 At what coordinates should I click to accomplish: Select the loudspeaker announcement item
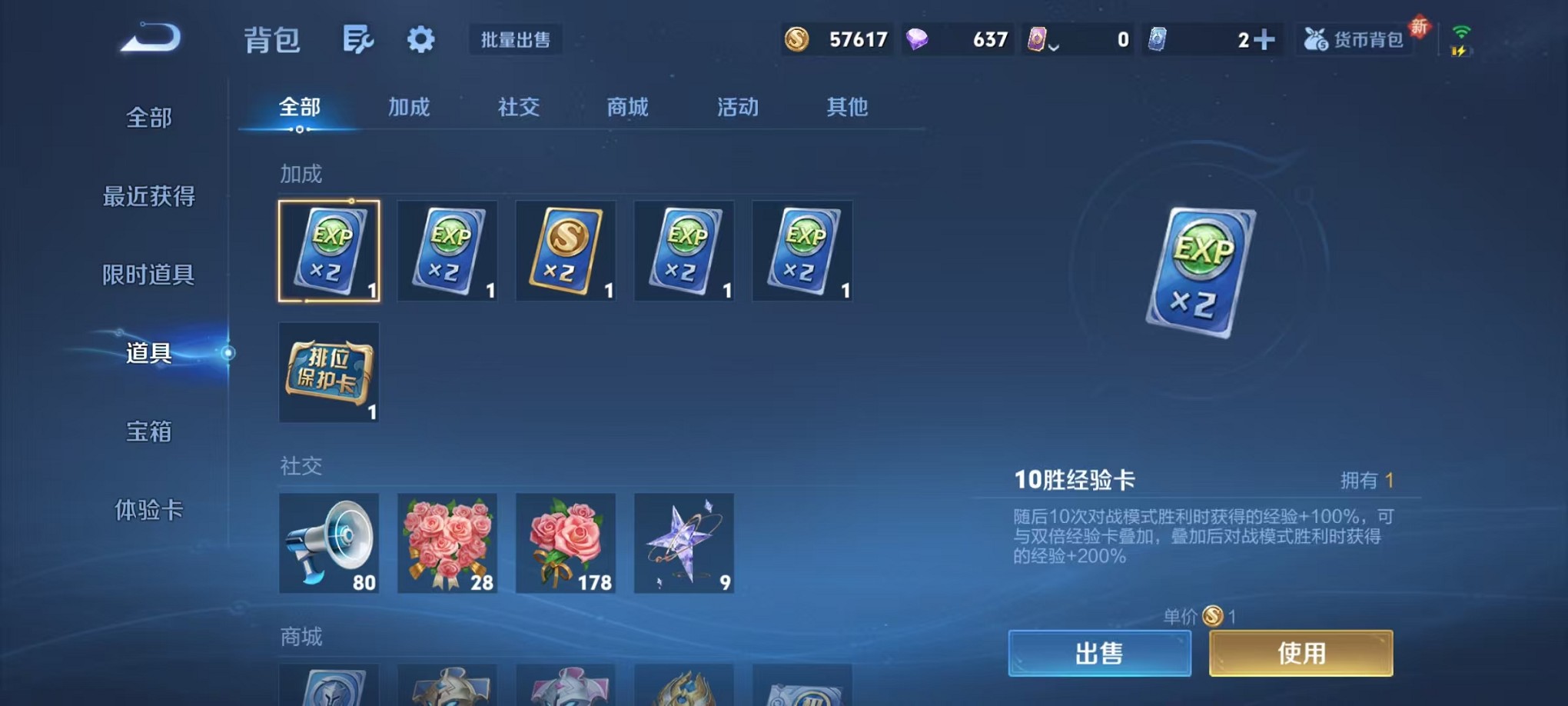point(329,544)
